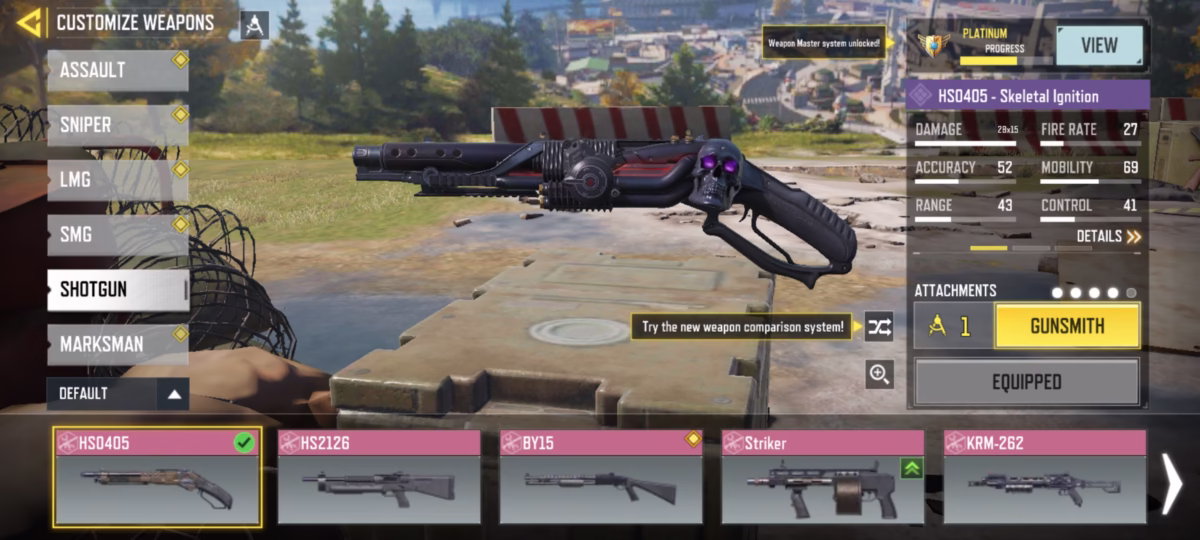Click the Equipped button

coord(1027,382)
